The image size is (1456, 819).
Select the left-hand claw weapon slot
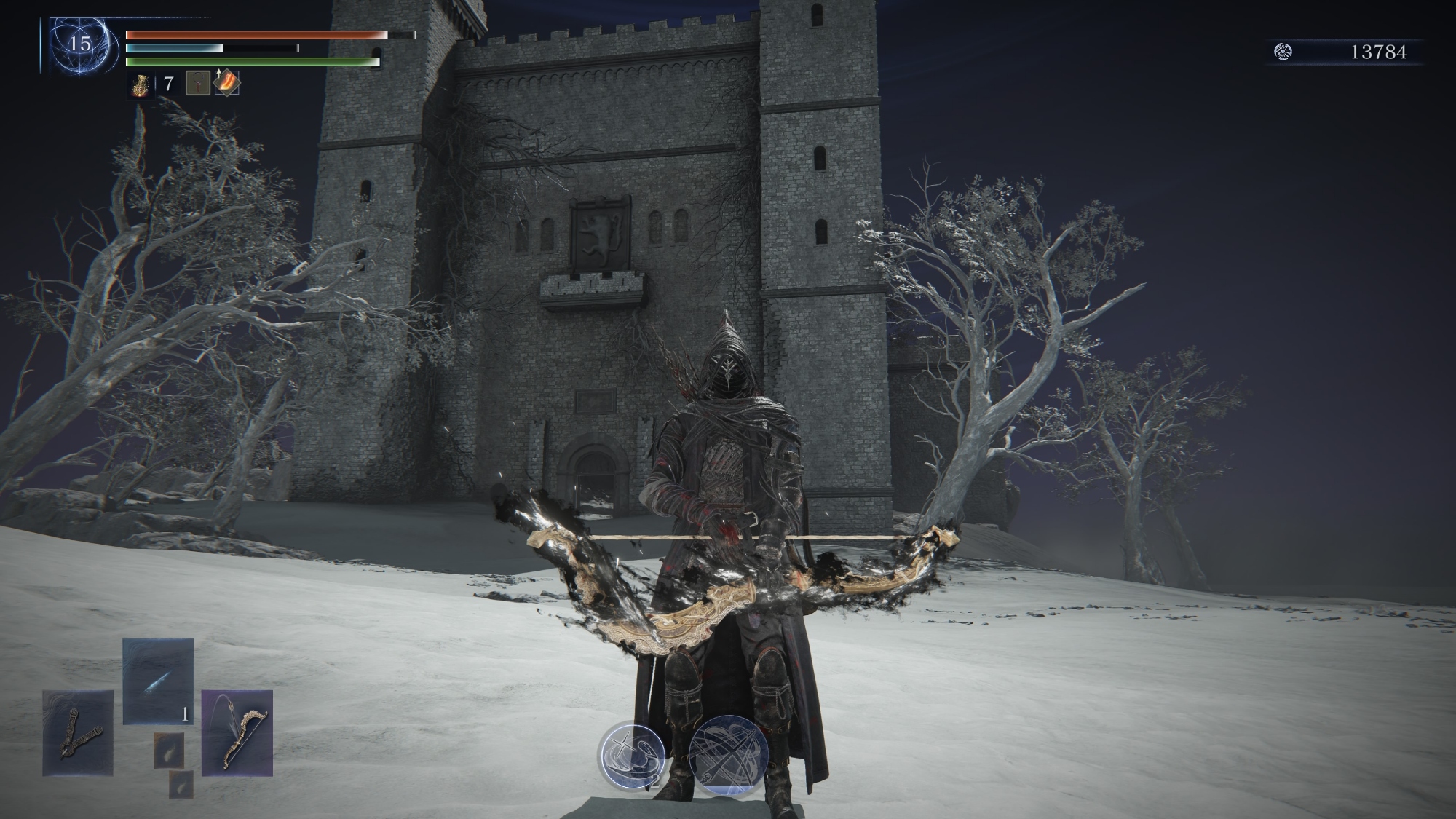tap(78, 732)
